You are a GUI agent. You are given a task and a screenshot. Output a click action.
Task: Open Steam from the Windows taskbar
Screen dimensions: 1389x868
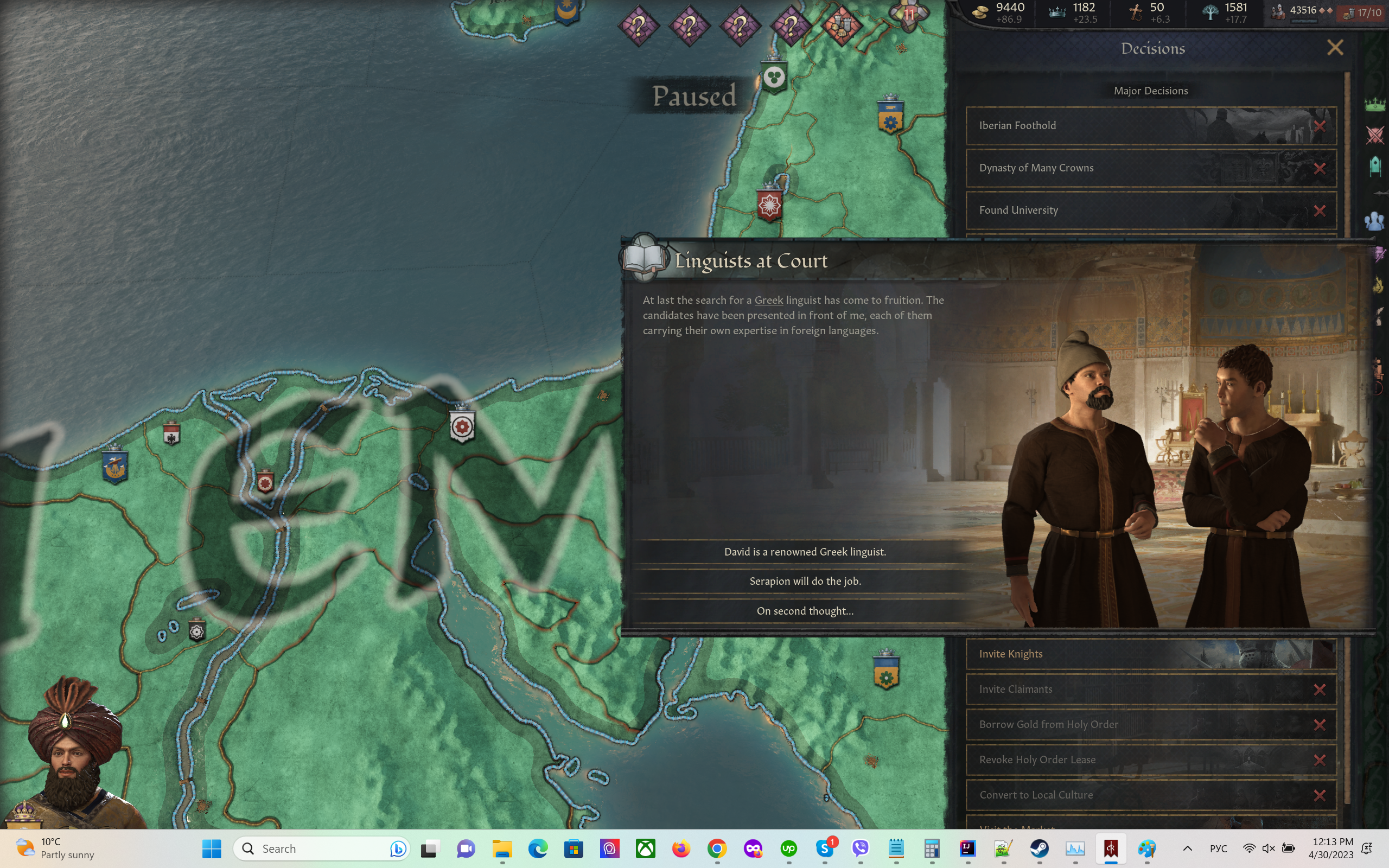(1039, 848)
